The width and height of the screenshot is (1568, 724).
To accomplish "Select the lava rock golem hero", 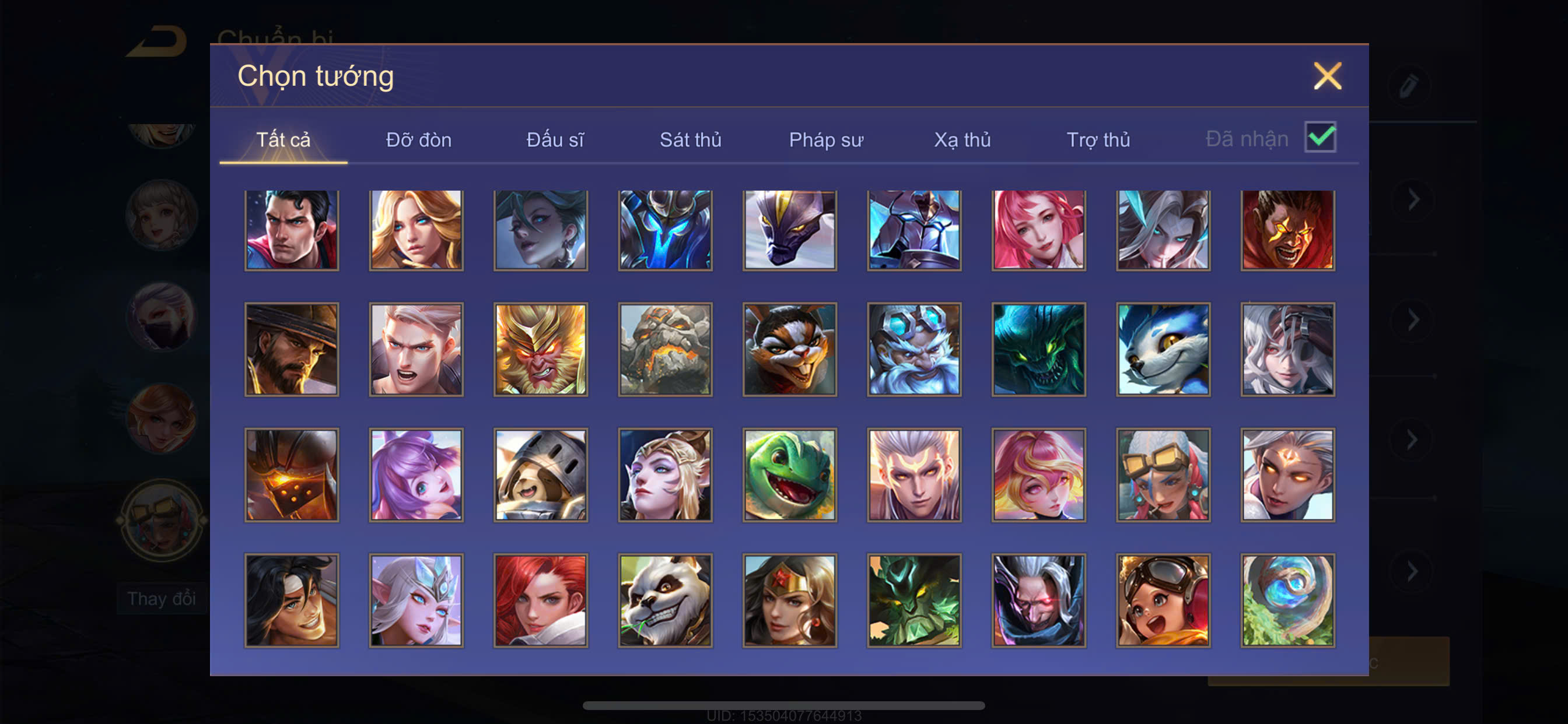I will coord(664,349).
